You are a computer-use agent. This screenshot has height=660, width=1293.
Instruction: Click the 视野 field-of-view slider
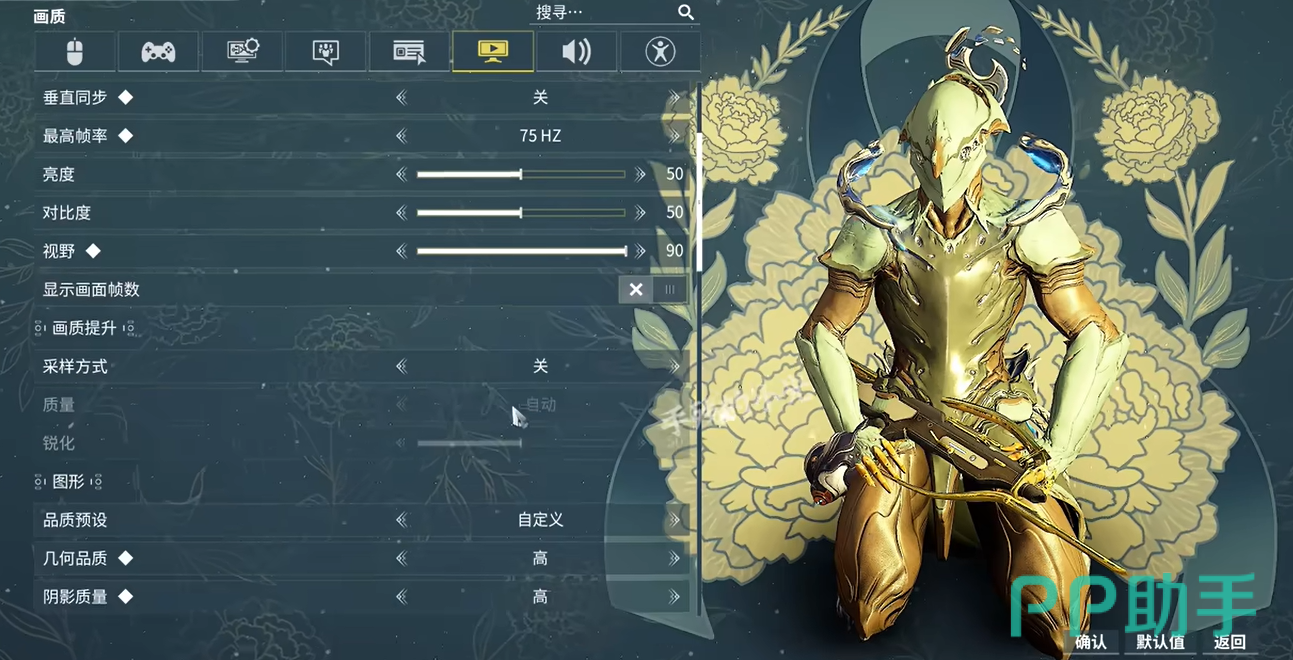(522, 251)
